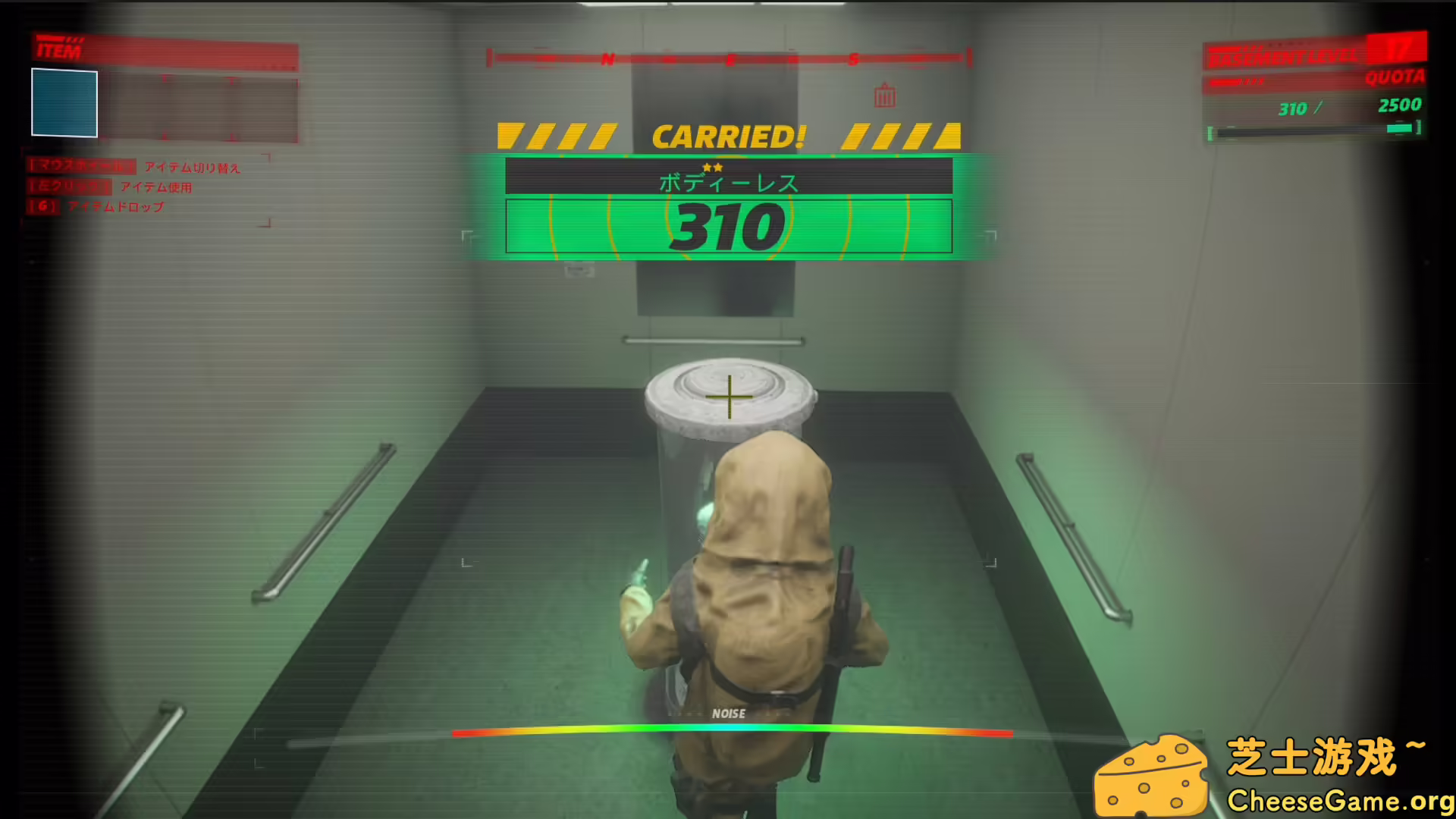Select the teal item thumbnail in inventory slot

(63, 103)
